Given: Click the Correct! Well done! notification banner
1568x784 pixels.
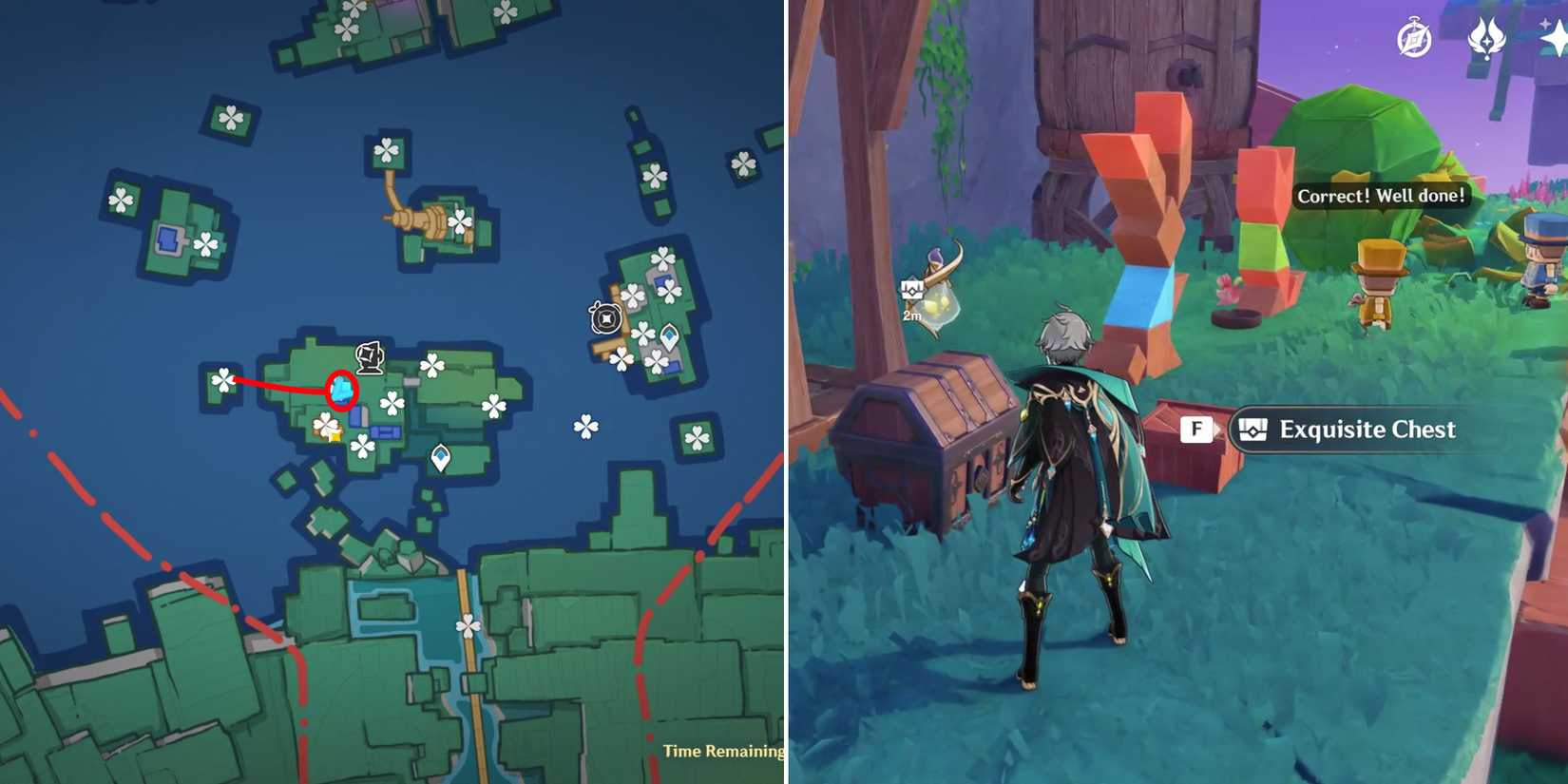Looking at the screenshot, I should tap(1384, 197).
